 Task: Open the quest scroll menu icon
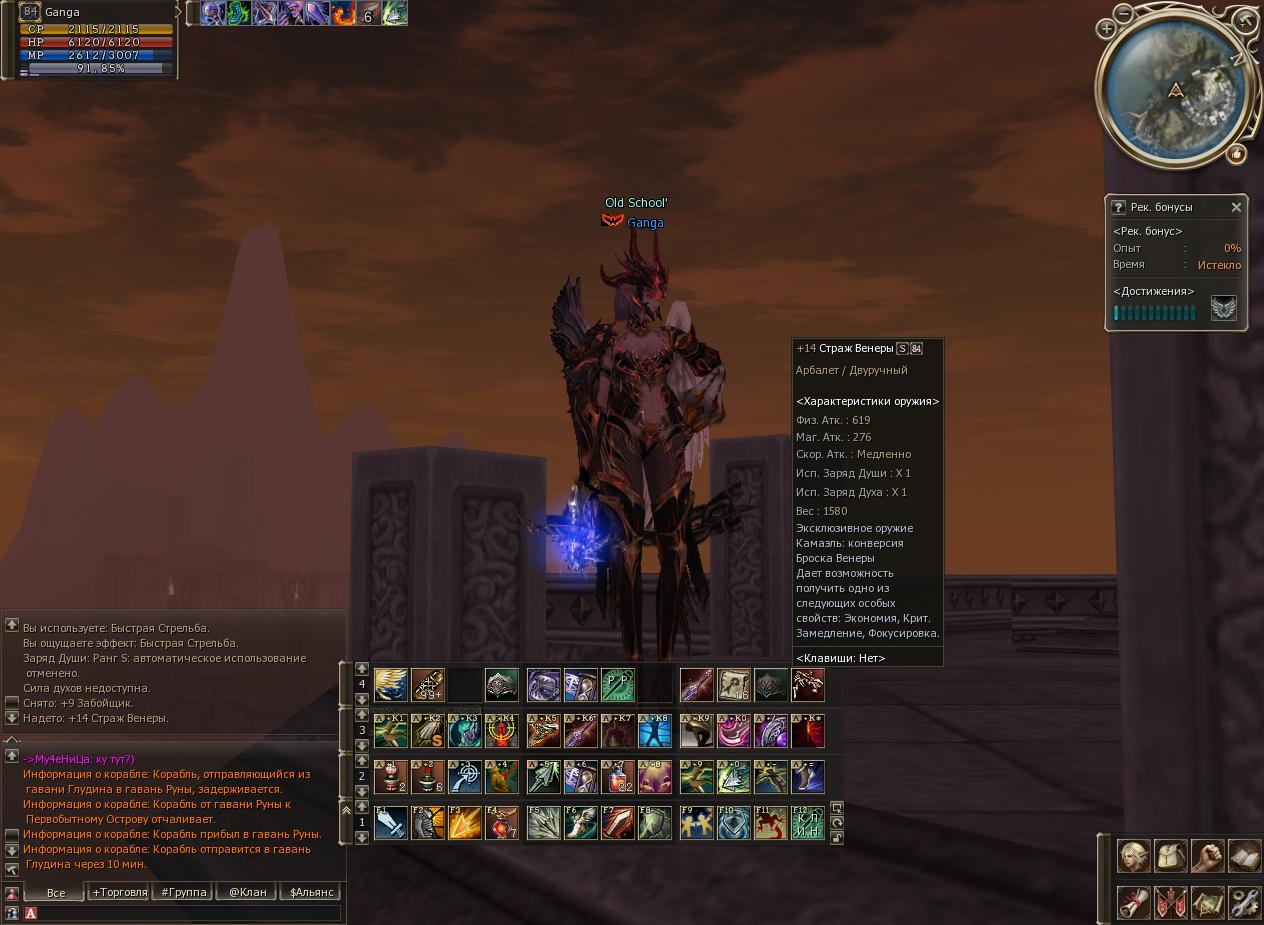pos(1133,903)
